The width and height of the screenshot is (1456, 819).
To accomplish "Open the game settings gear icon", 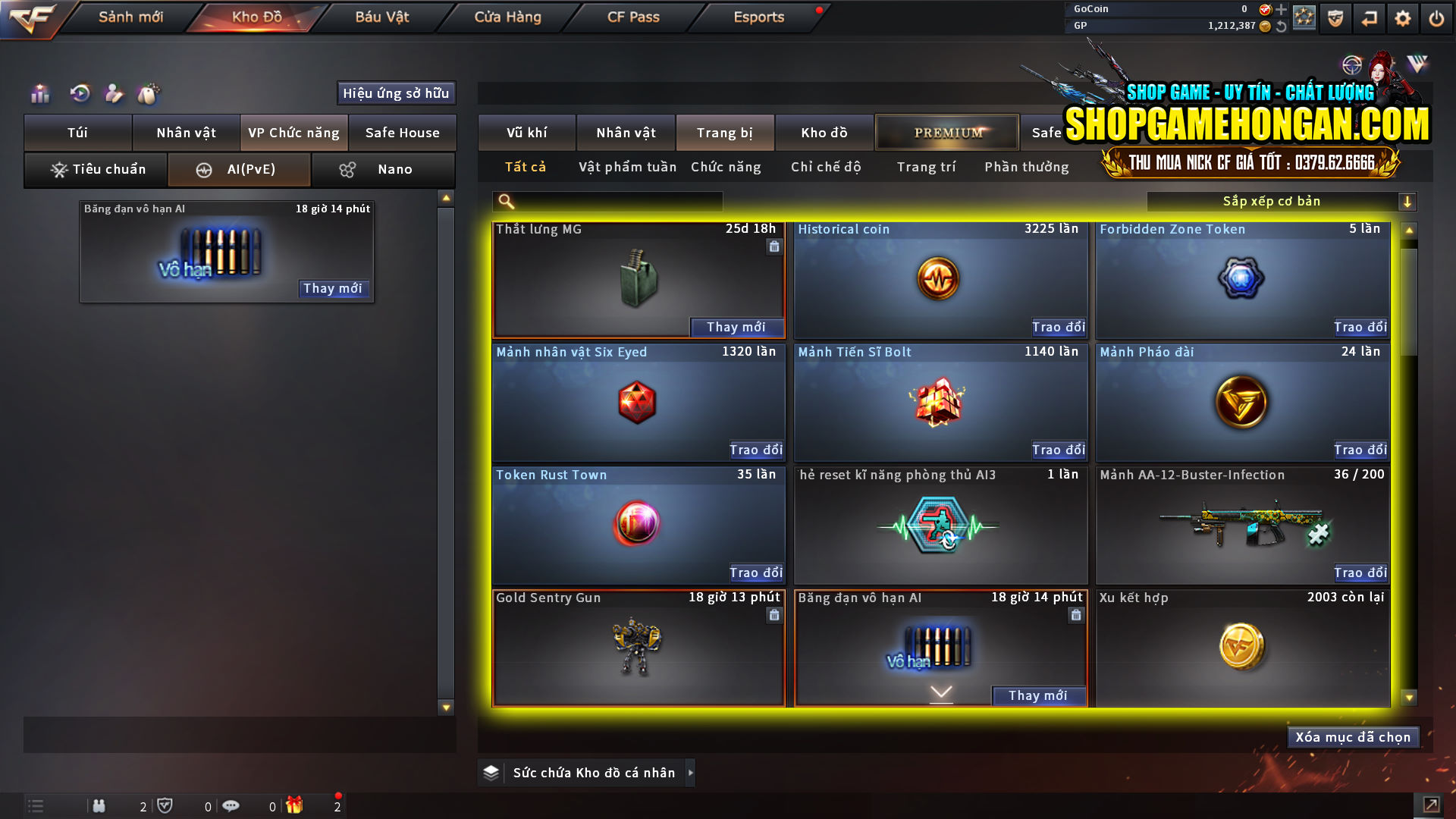I will tap(1403, 17).
